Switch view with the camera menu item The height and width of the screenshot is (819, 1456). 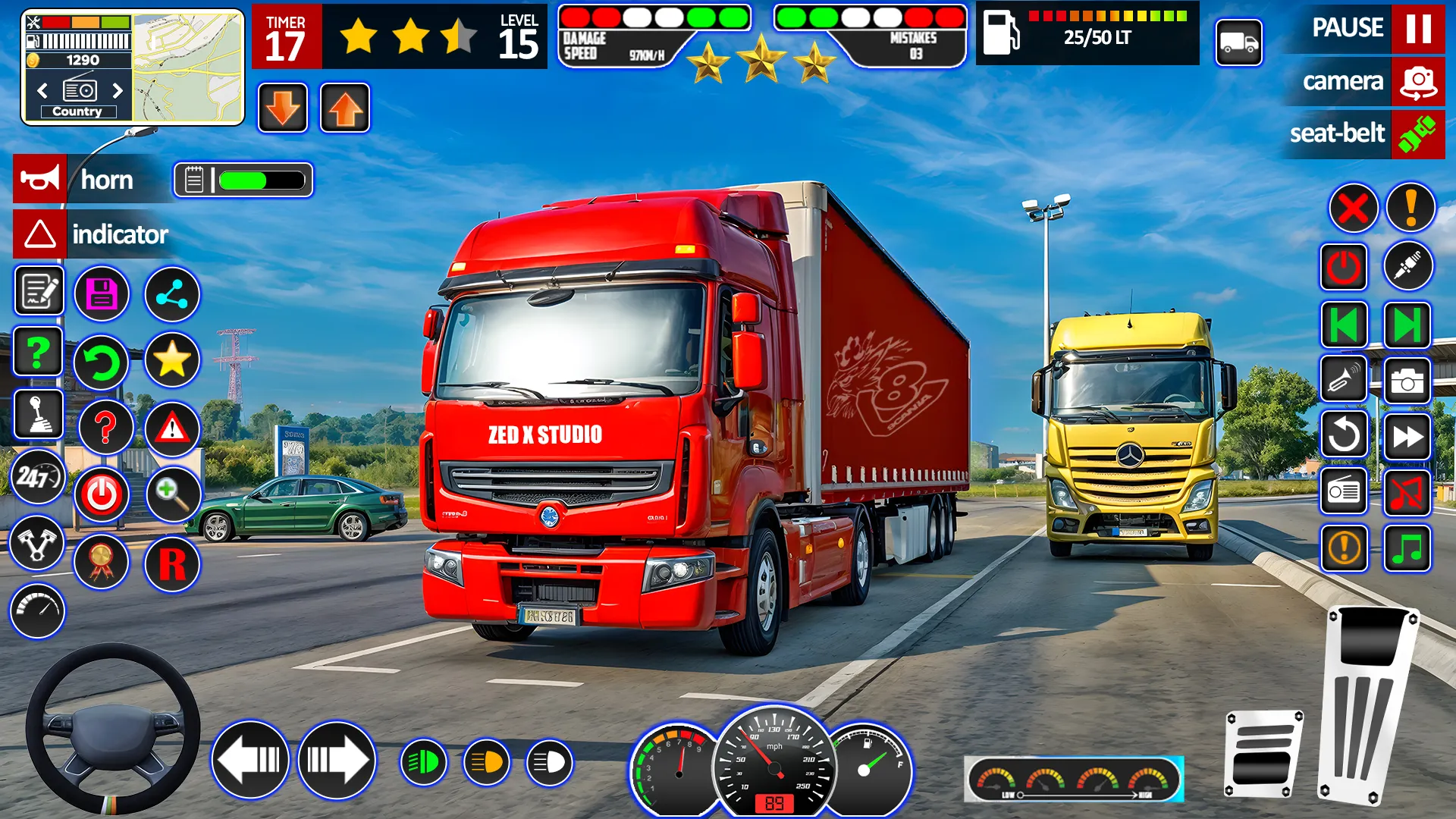[x=1344, y=81]
